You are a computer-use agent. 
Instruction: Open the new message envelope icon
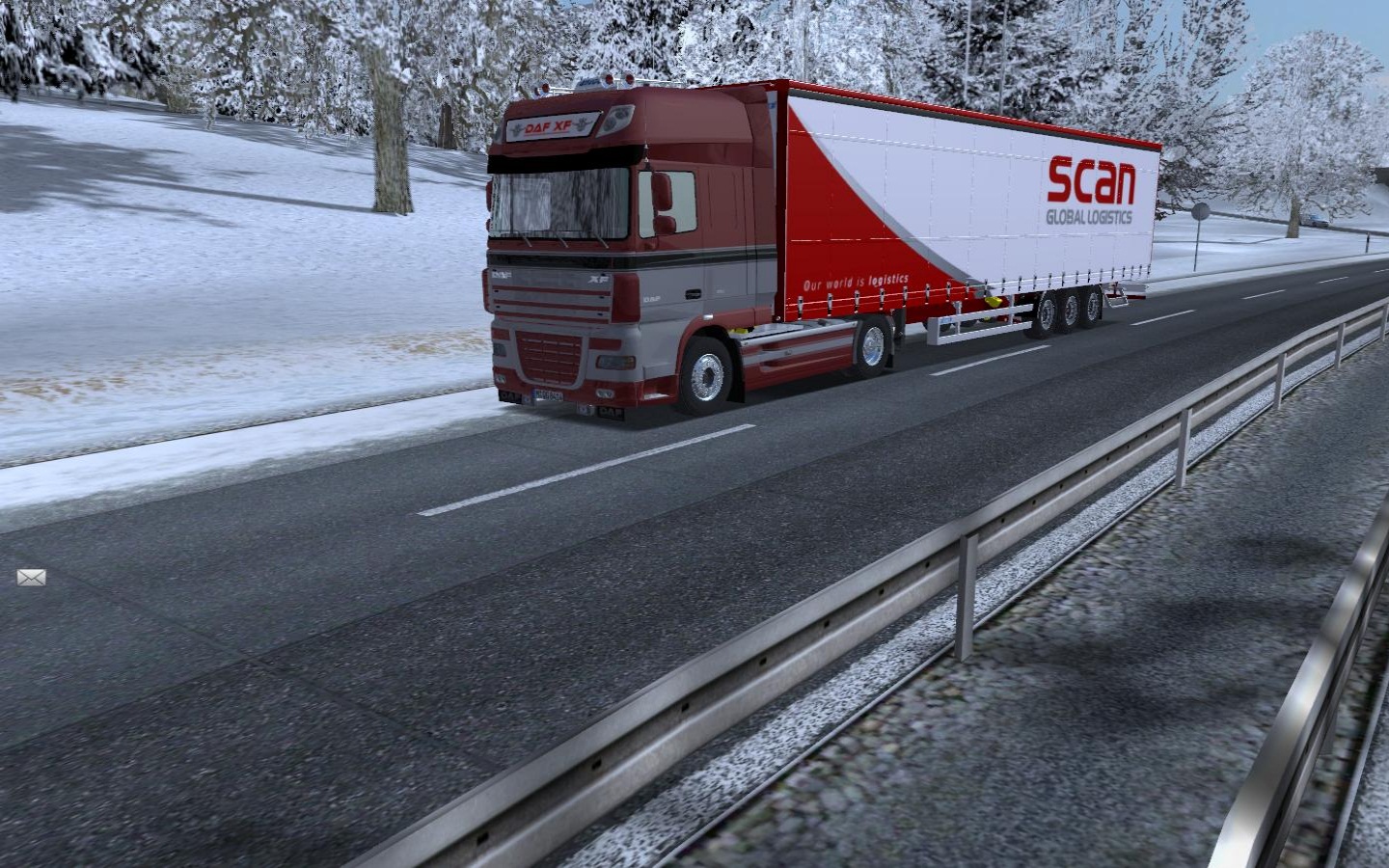(x=31, y=577)
